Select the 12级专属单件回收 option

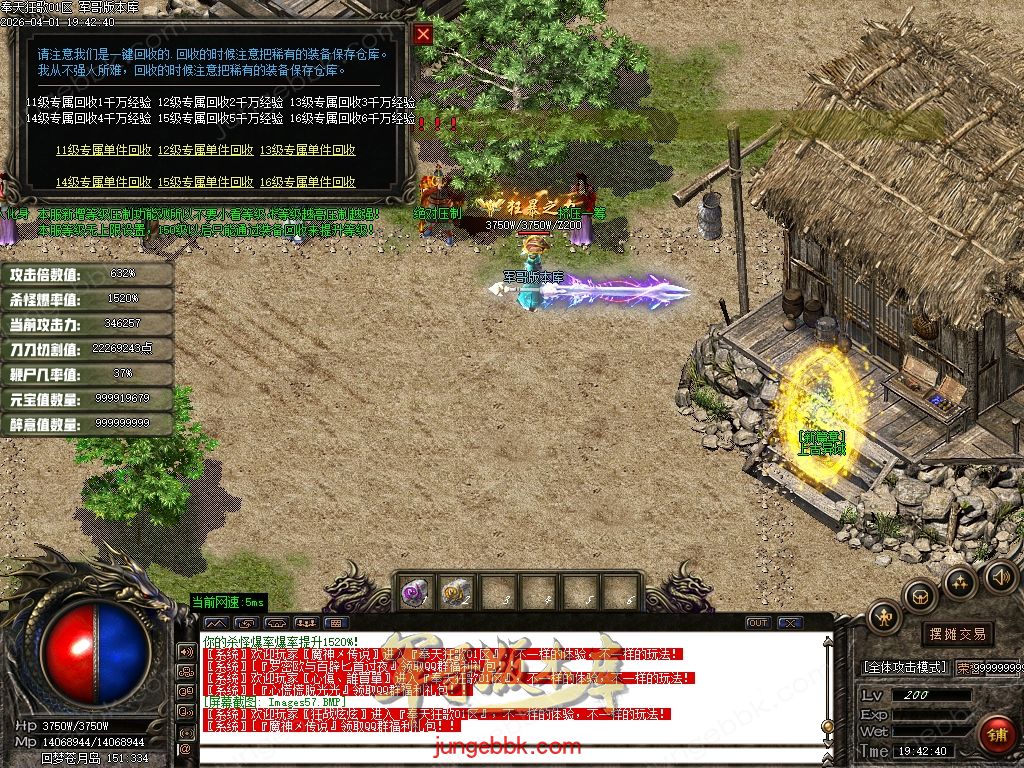pyautogui.click(x=205, y=151)
